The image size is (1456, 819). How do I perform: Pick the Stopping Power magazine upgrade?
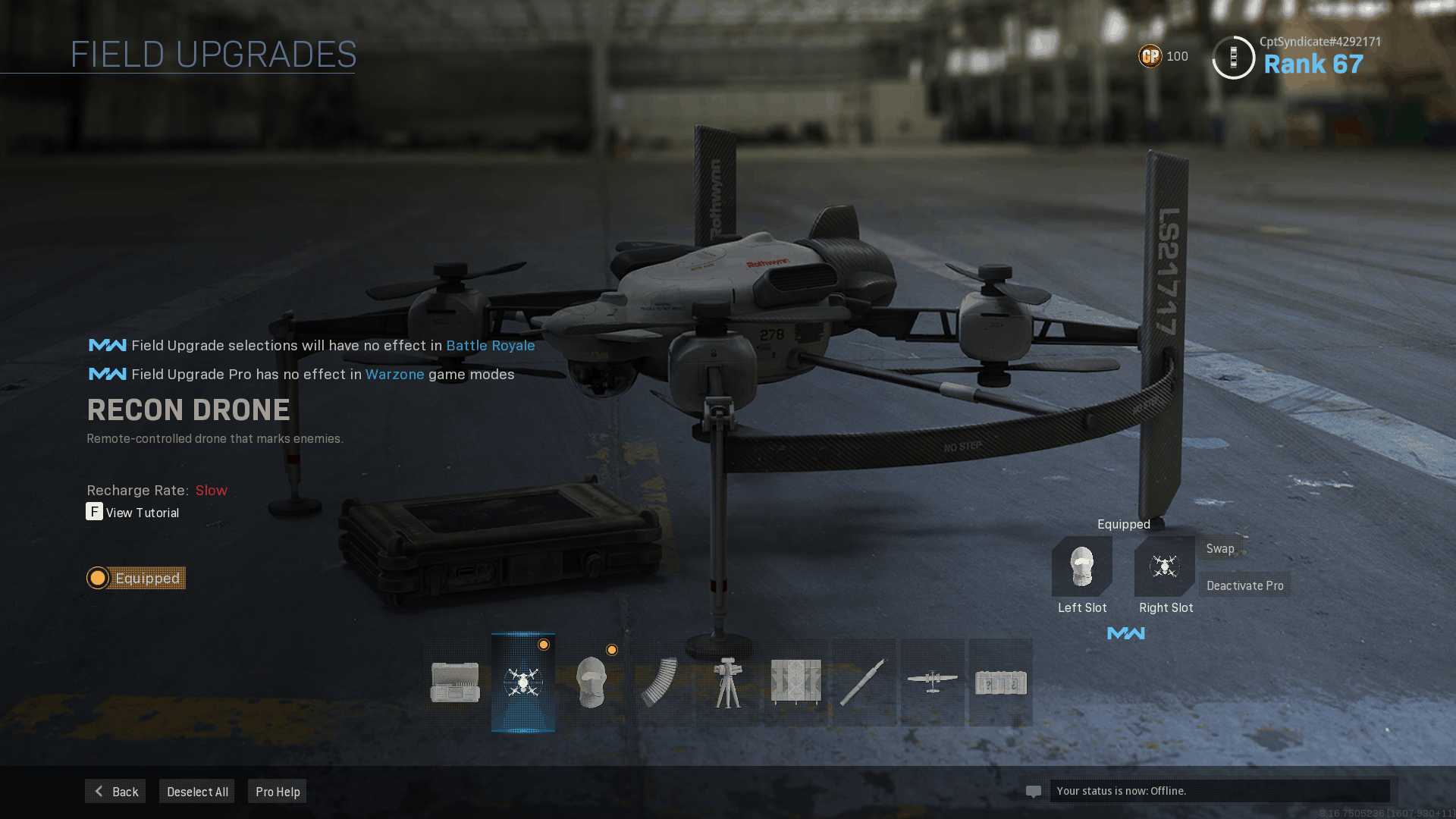click(660, 682)
